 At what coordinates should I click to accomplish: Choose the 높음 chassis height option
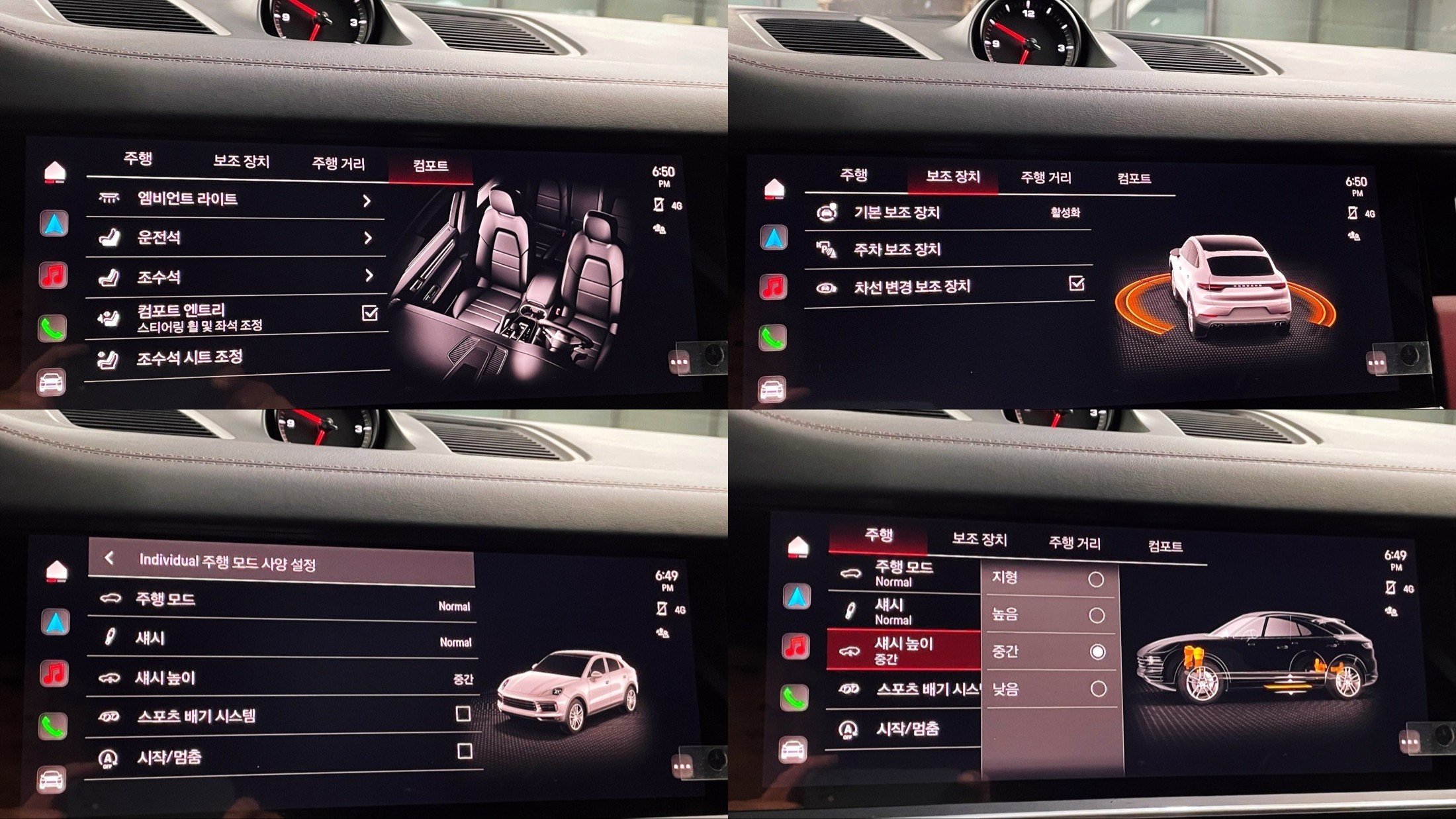[x=1097, y=616]
